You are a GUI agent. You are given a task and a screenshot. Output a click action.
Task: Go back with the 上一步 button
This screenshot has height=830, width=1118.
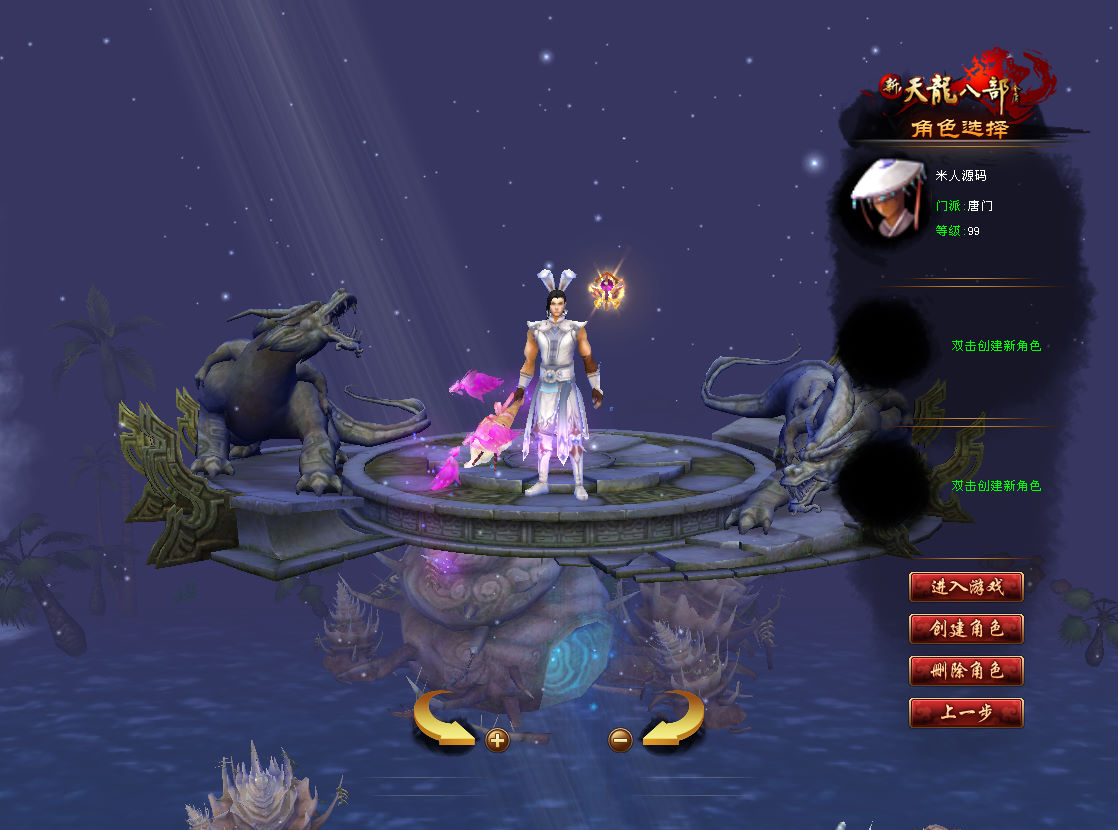pyautogui.click(x=966, y=713)
